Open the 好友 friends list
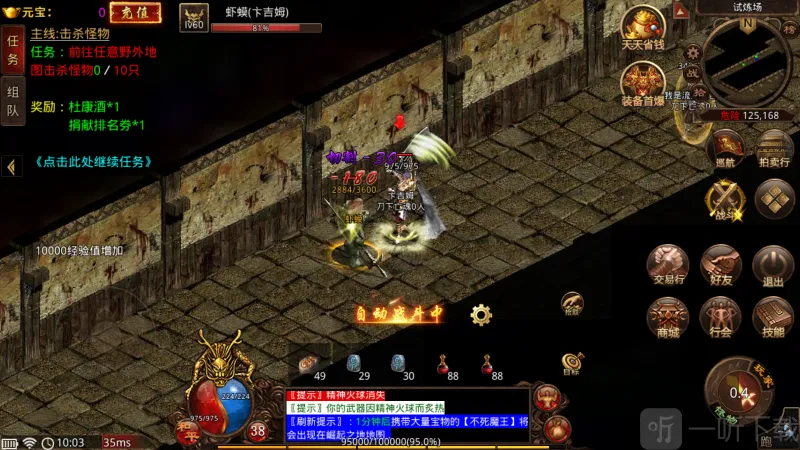 [719, 267]
